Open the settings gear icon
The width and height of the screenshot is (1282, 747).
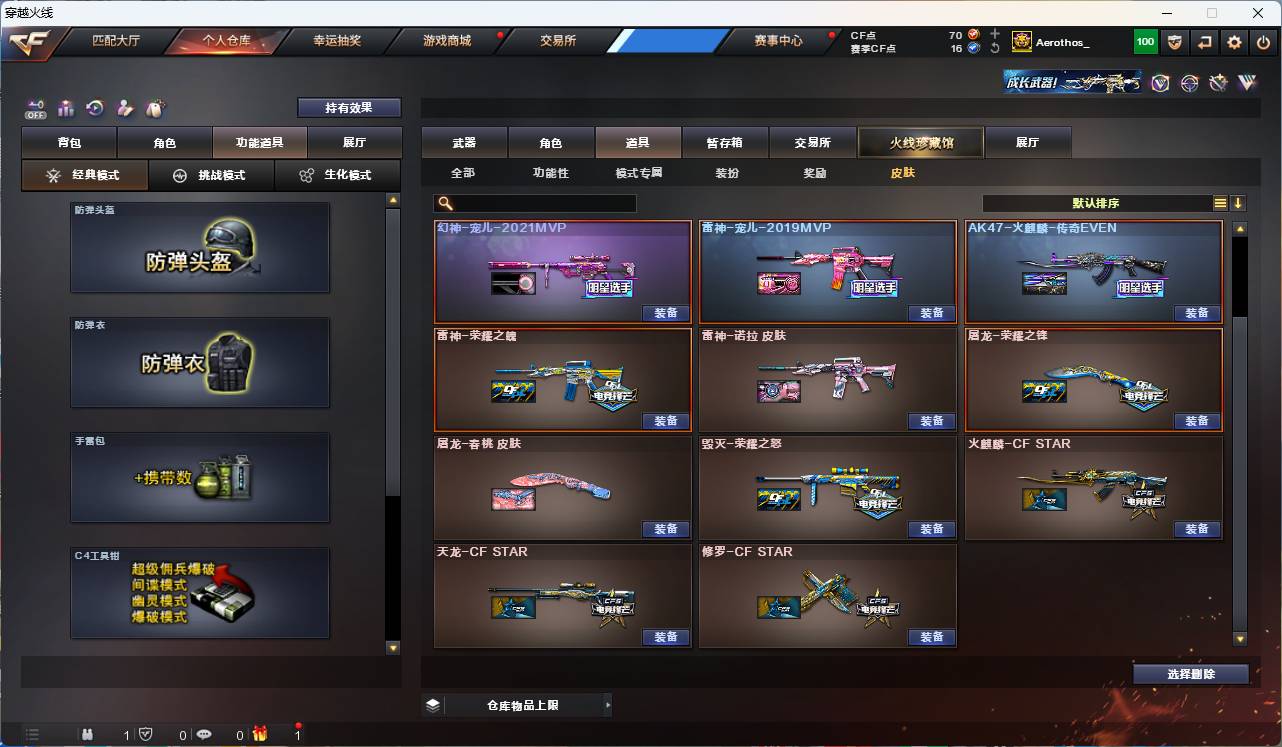click(1233, 41)
